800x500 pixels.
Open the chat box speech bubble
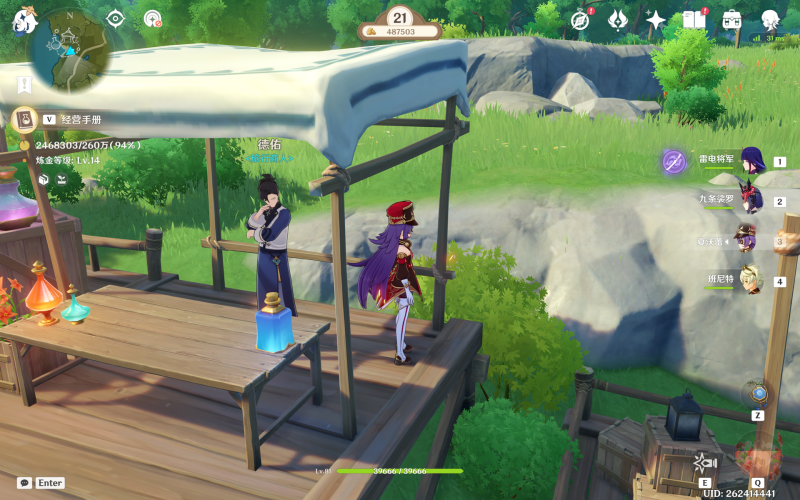(x=24, y=482)
